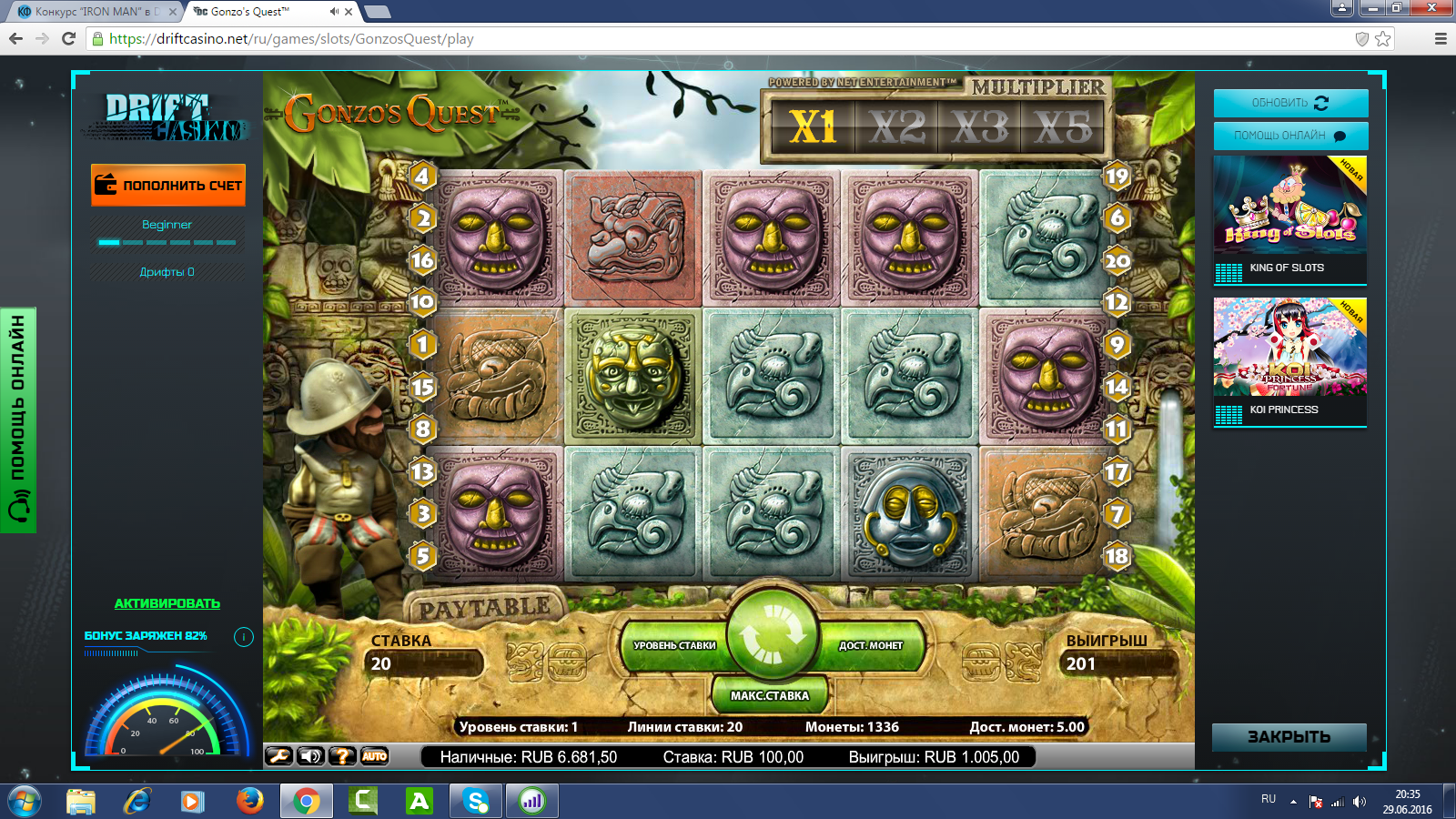Reload the browser page
Viewport: 1456px width, 819px height.
(x=68, y=39)
